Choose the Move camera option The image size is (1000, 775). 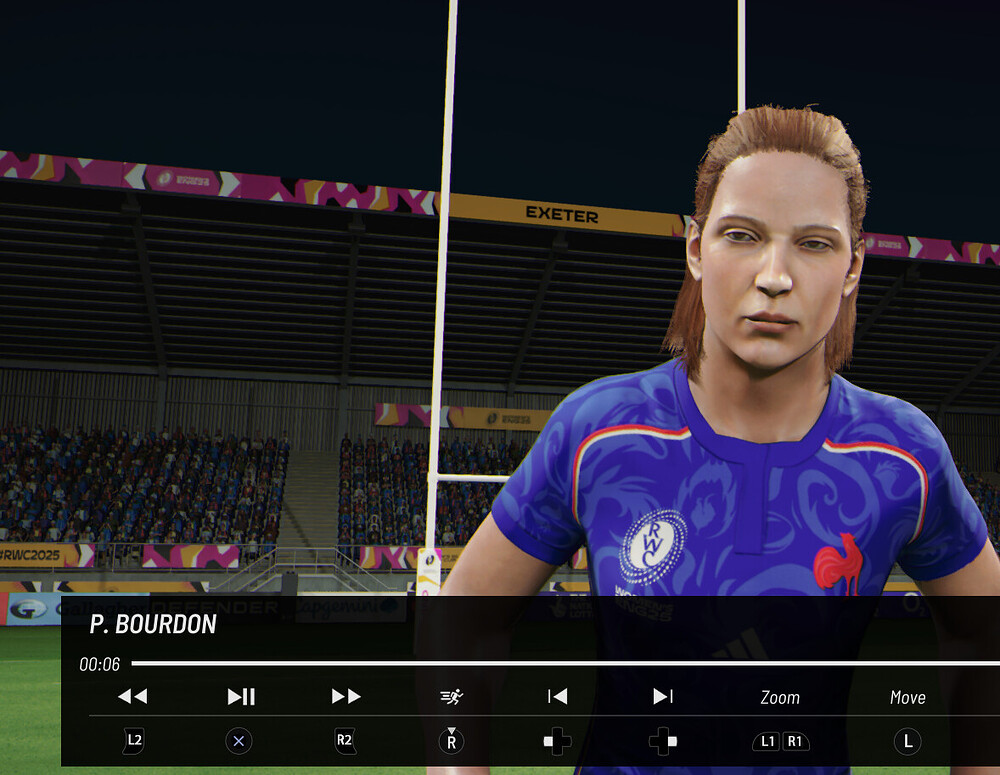tap(907, 697)
